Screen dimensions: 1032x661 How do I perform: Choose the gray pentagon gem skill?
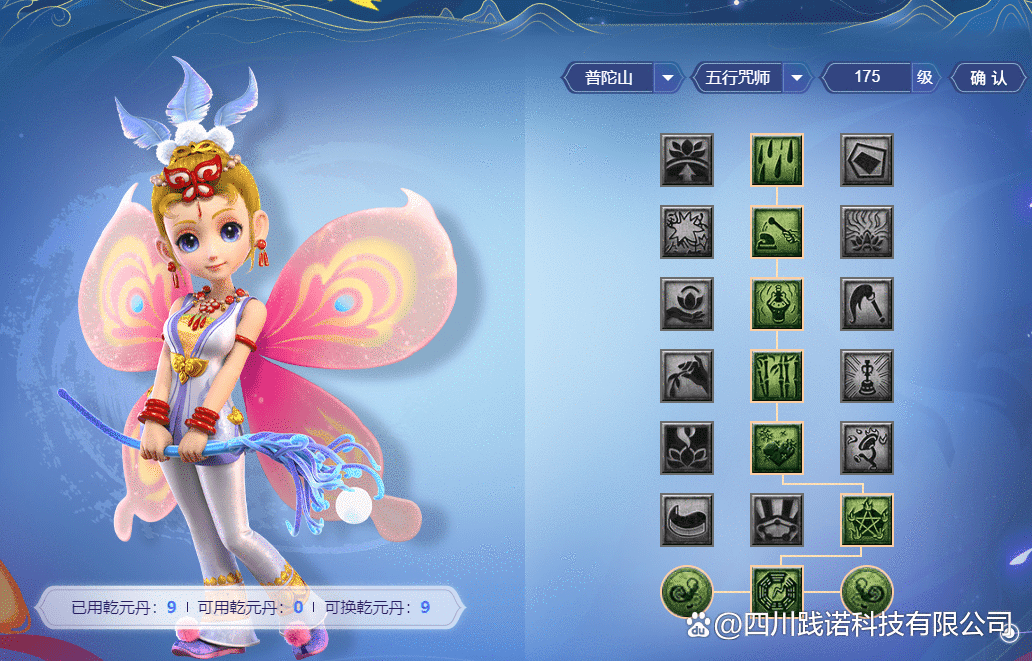point(867,160)
